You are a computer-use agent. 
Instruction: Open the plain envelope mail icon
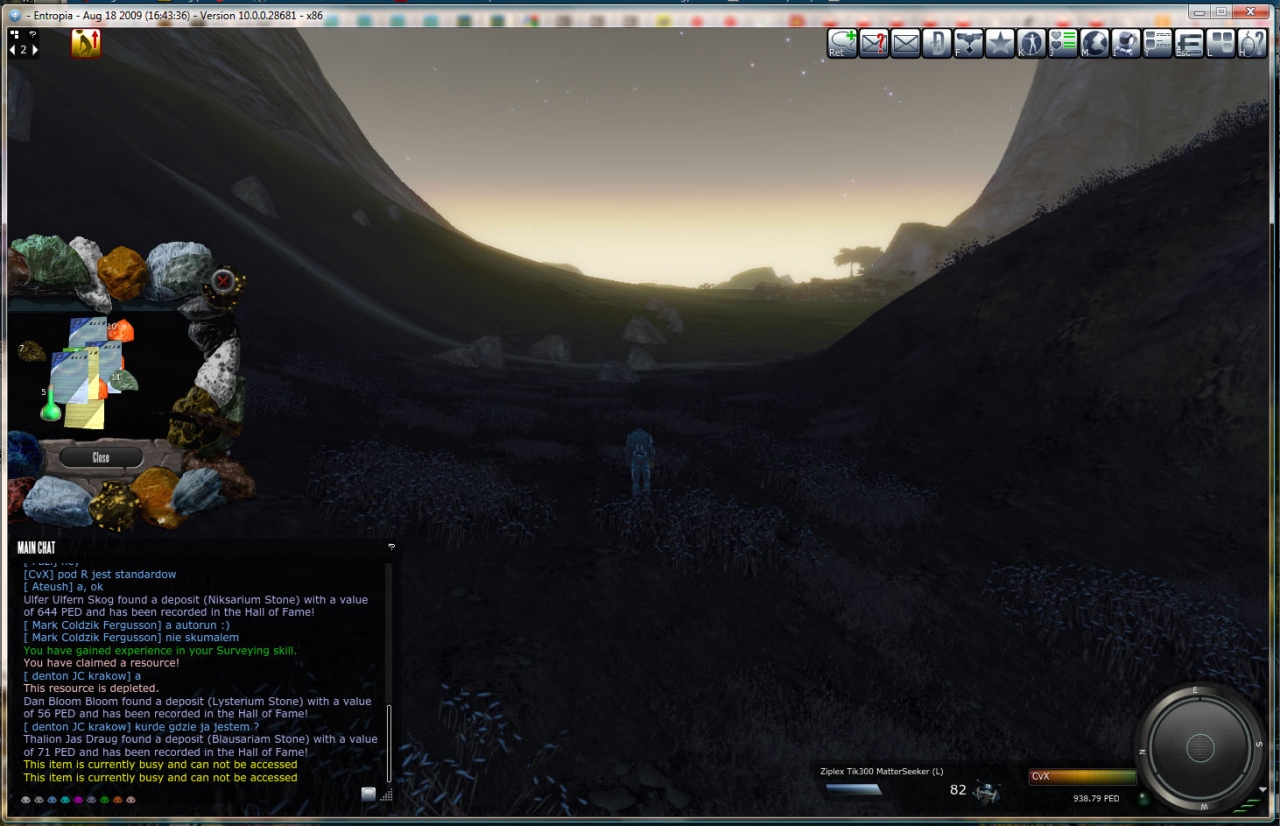pos(905,43)
